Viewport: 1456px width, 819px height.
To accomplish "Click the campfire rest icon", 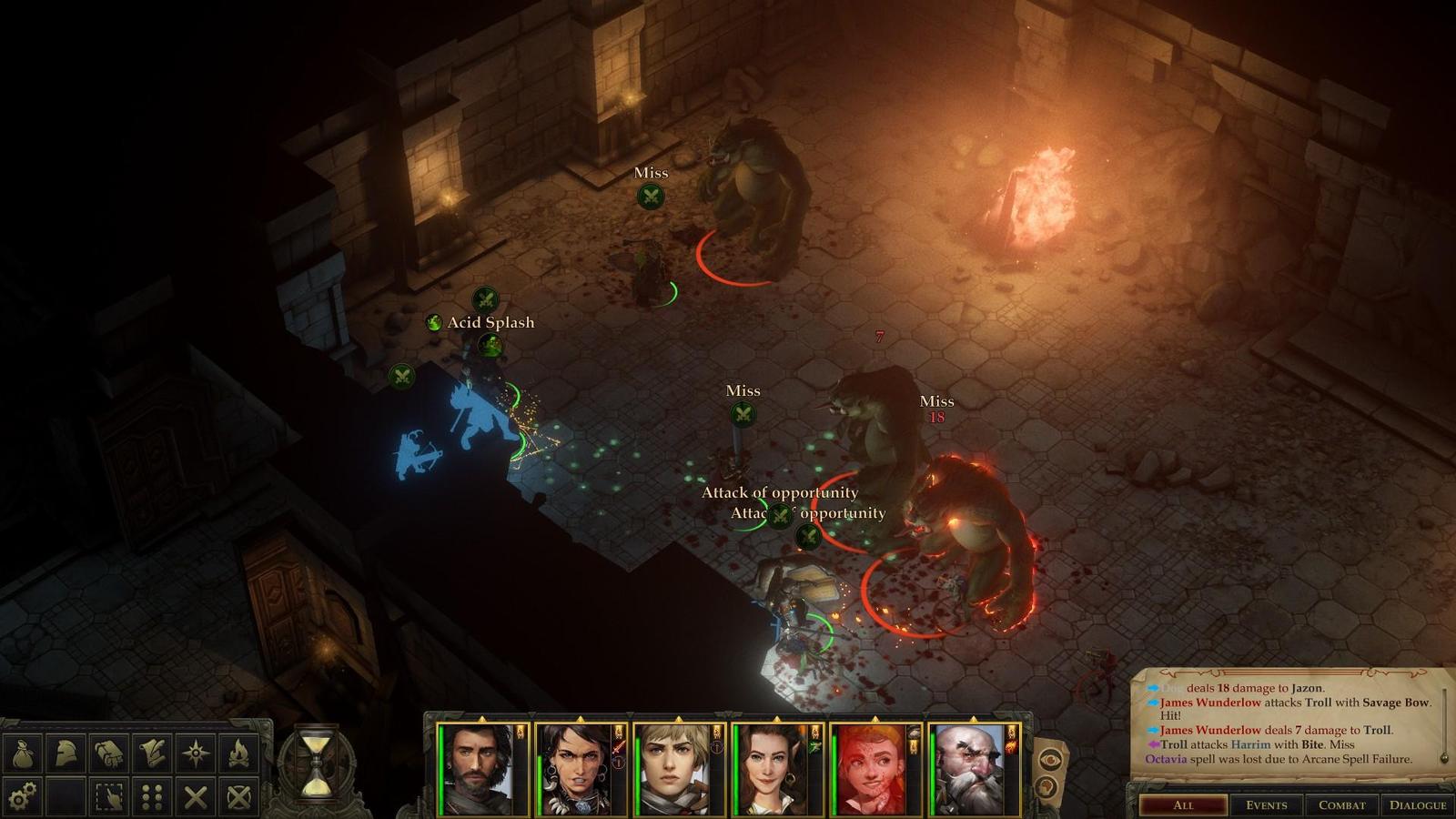I will pyautogui.click(x=238, y=753).
